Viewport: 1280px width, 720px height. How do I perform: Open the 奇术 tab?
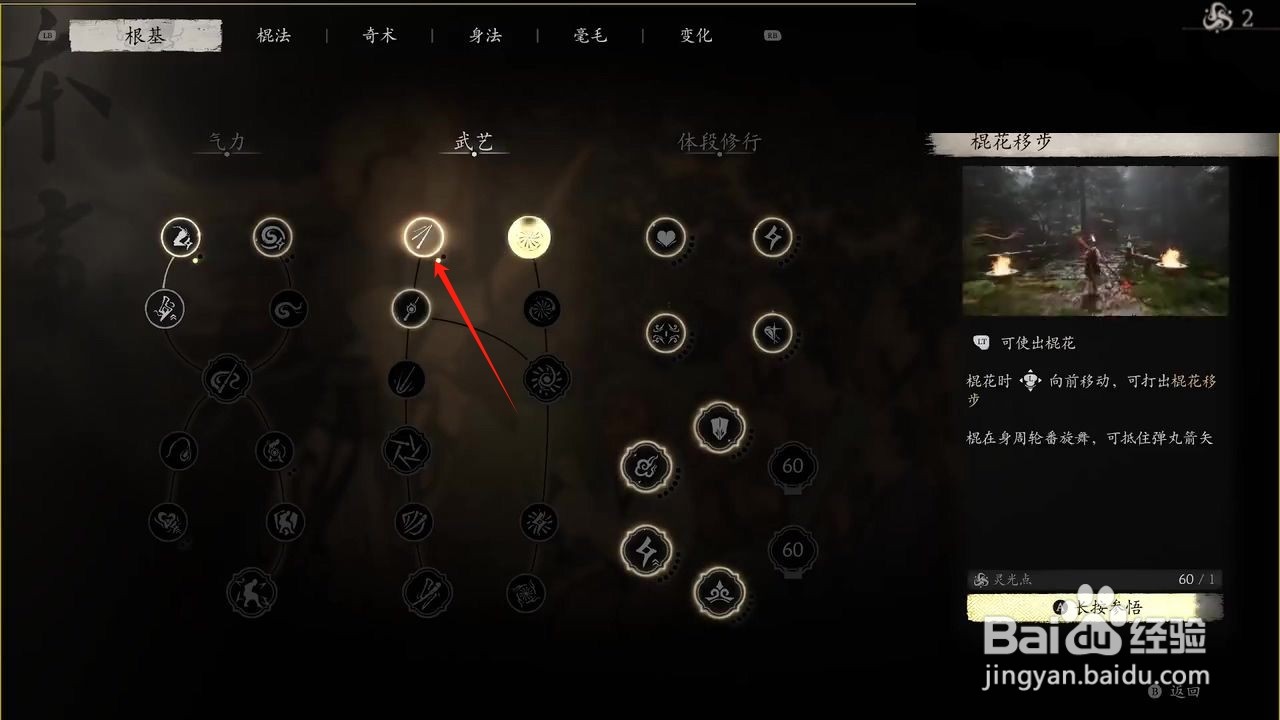(x=379, y=34)
